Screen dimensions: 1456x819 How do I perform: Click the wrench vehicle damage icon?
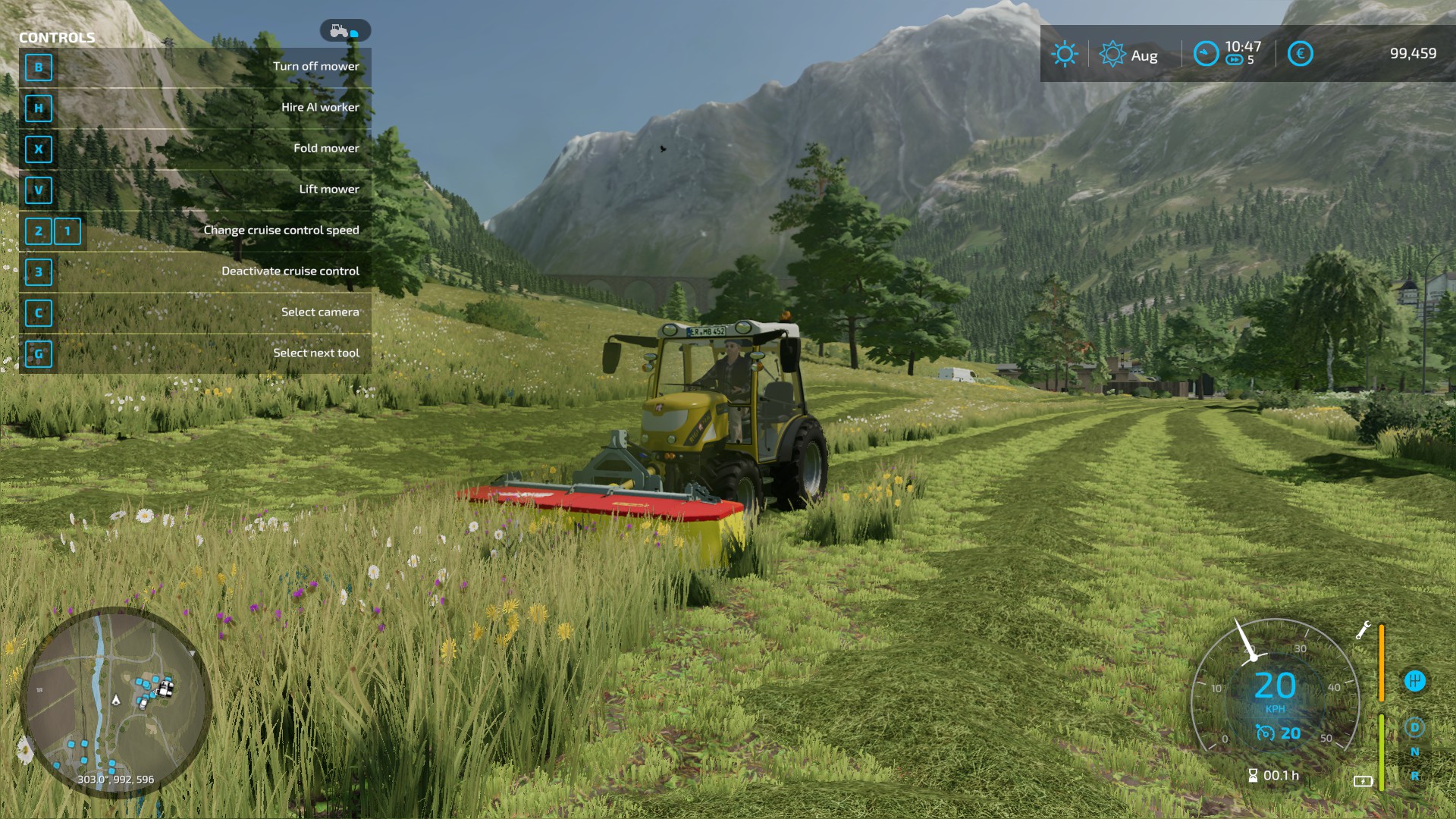1363,630
